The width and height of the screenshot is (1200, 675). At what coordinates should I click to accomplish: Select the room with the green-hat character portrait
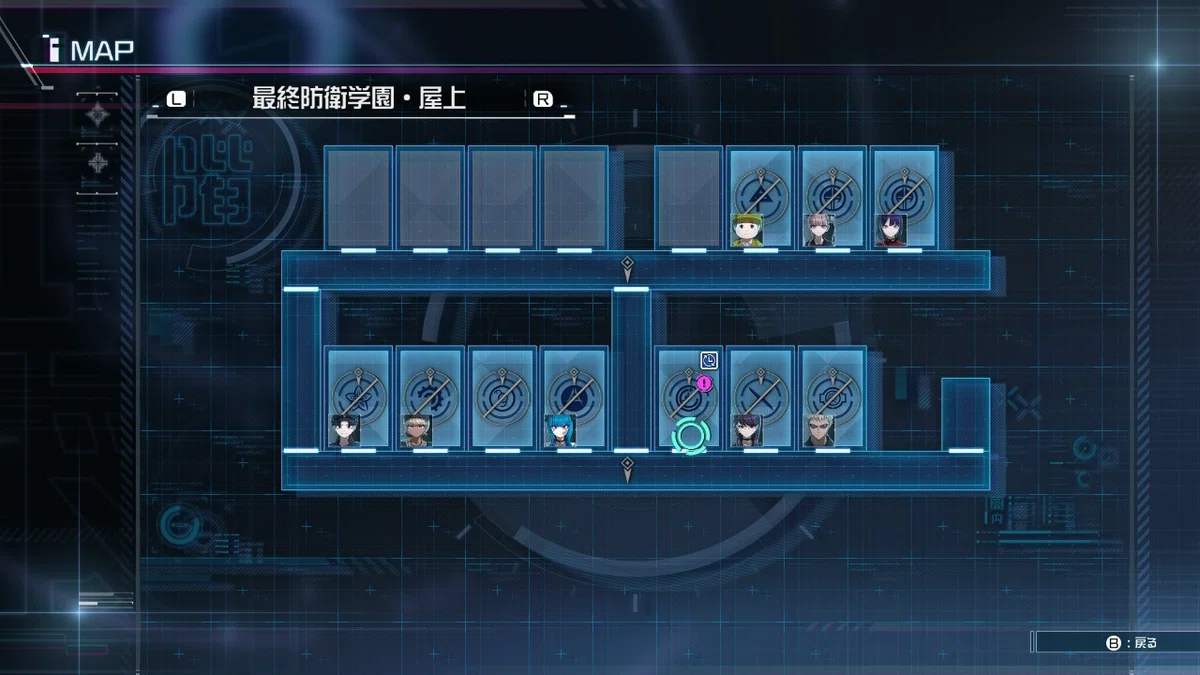pos(760,197)
